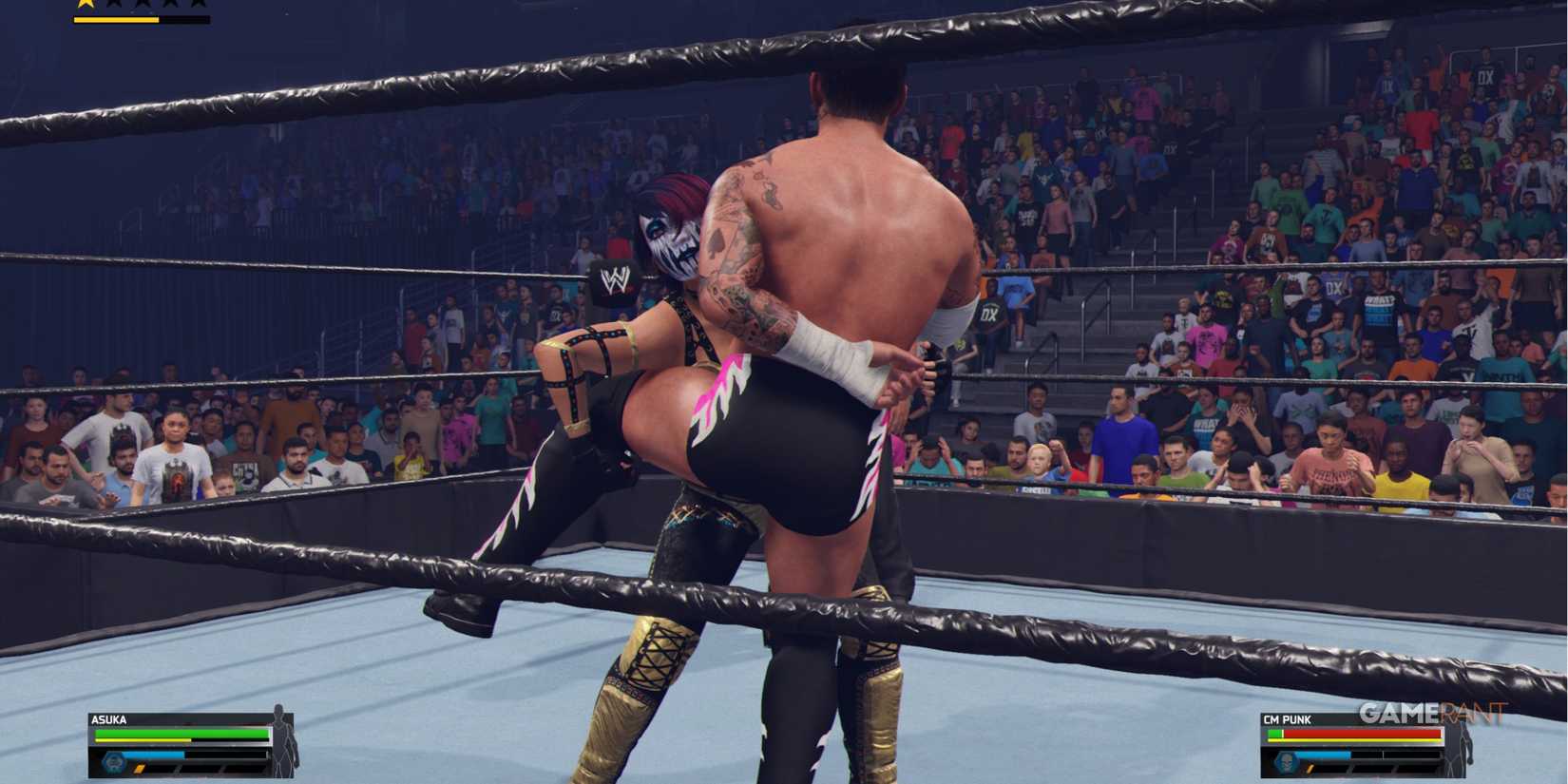The image size is (1568, 784).
Task: Click the WWE logo on the ringside camera
Action: coord(616,282)
